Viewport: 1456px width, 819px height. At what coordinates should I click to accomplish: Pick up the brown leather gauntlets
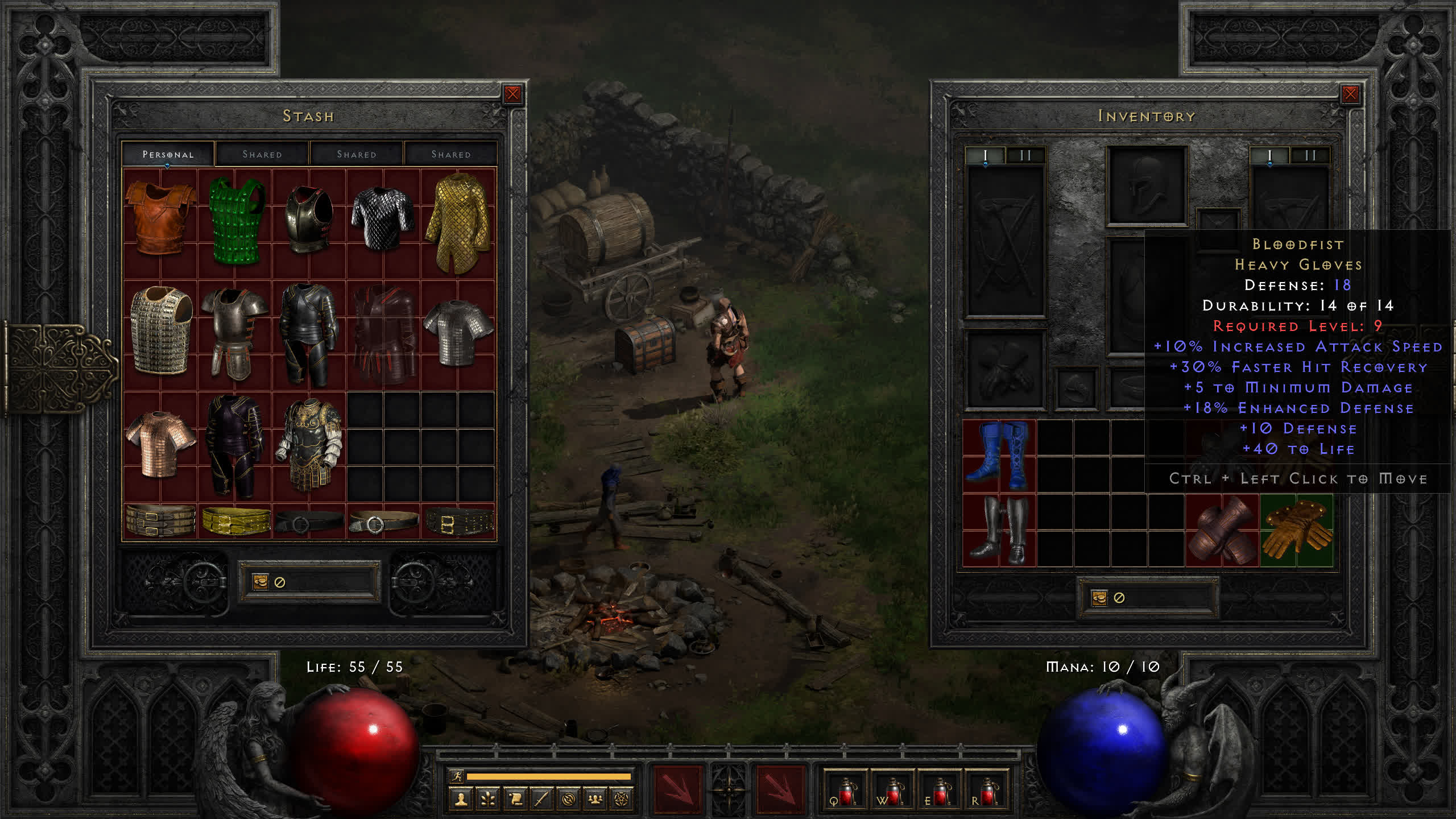pyautogui.click(x=1222, y=530)
